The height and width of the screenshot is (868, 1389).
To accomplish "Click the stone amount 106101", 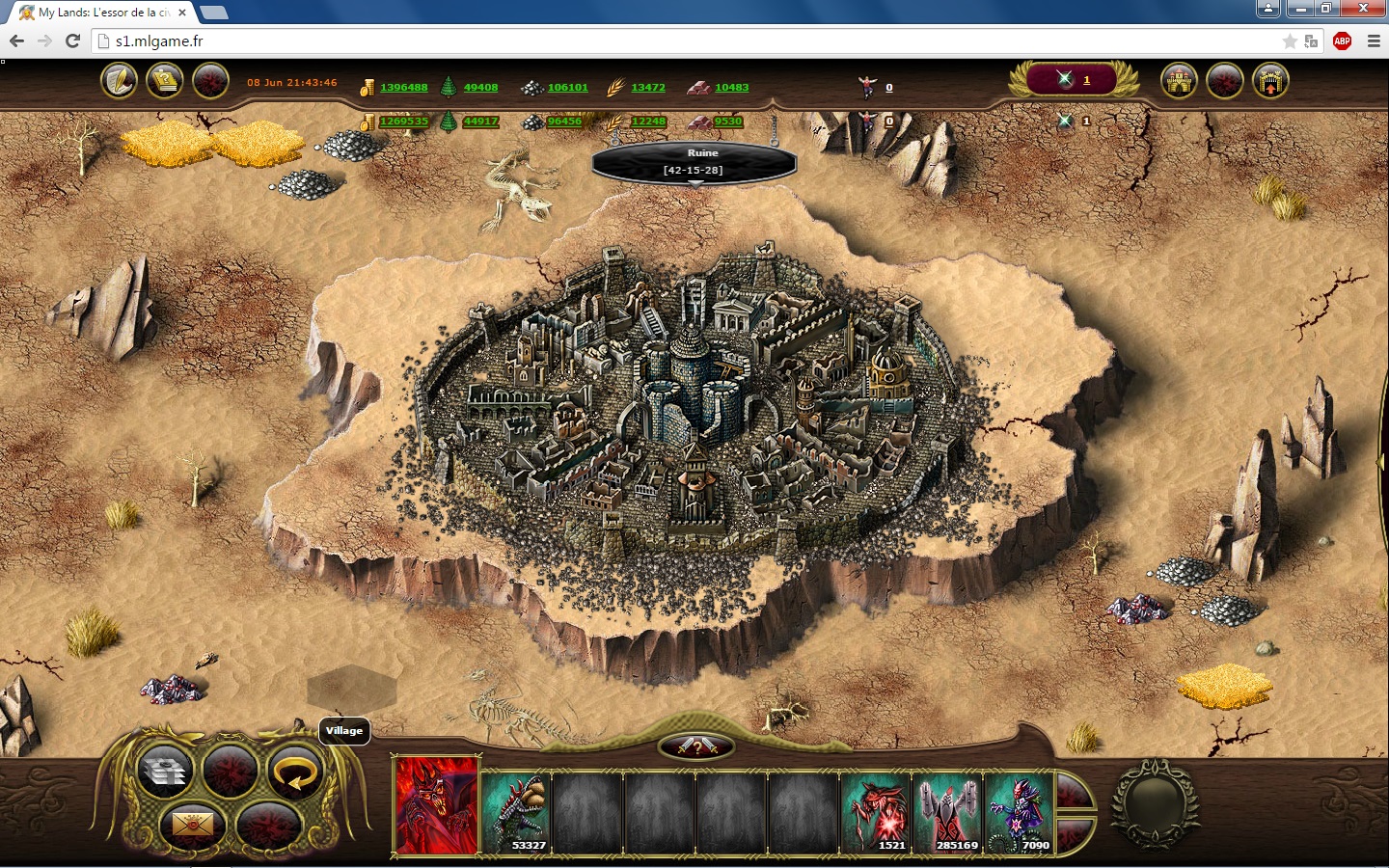I will click(x=567, y=88).
